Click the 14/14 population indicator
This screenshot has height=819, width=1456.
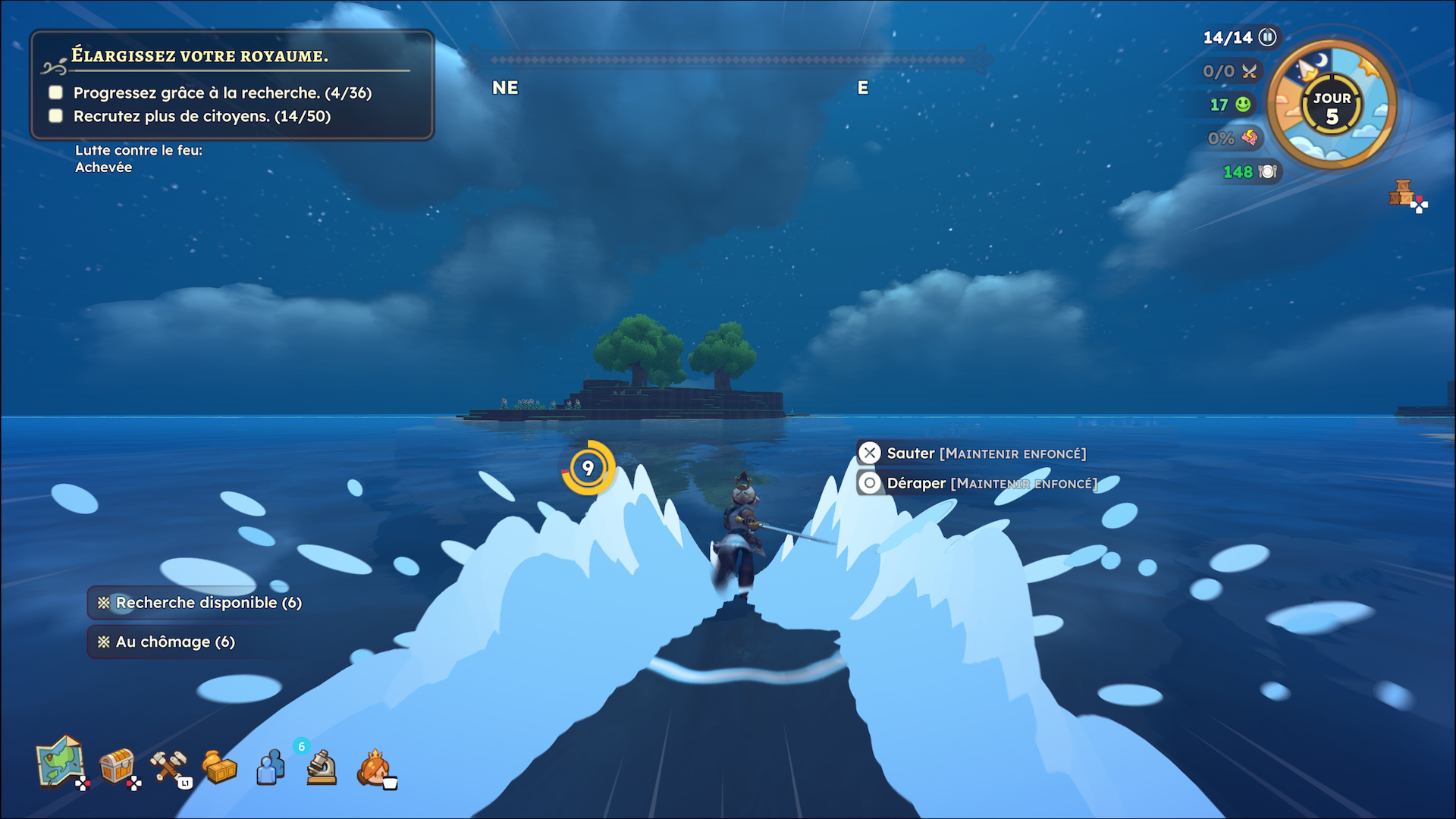click(1239, 37)
